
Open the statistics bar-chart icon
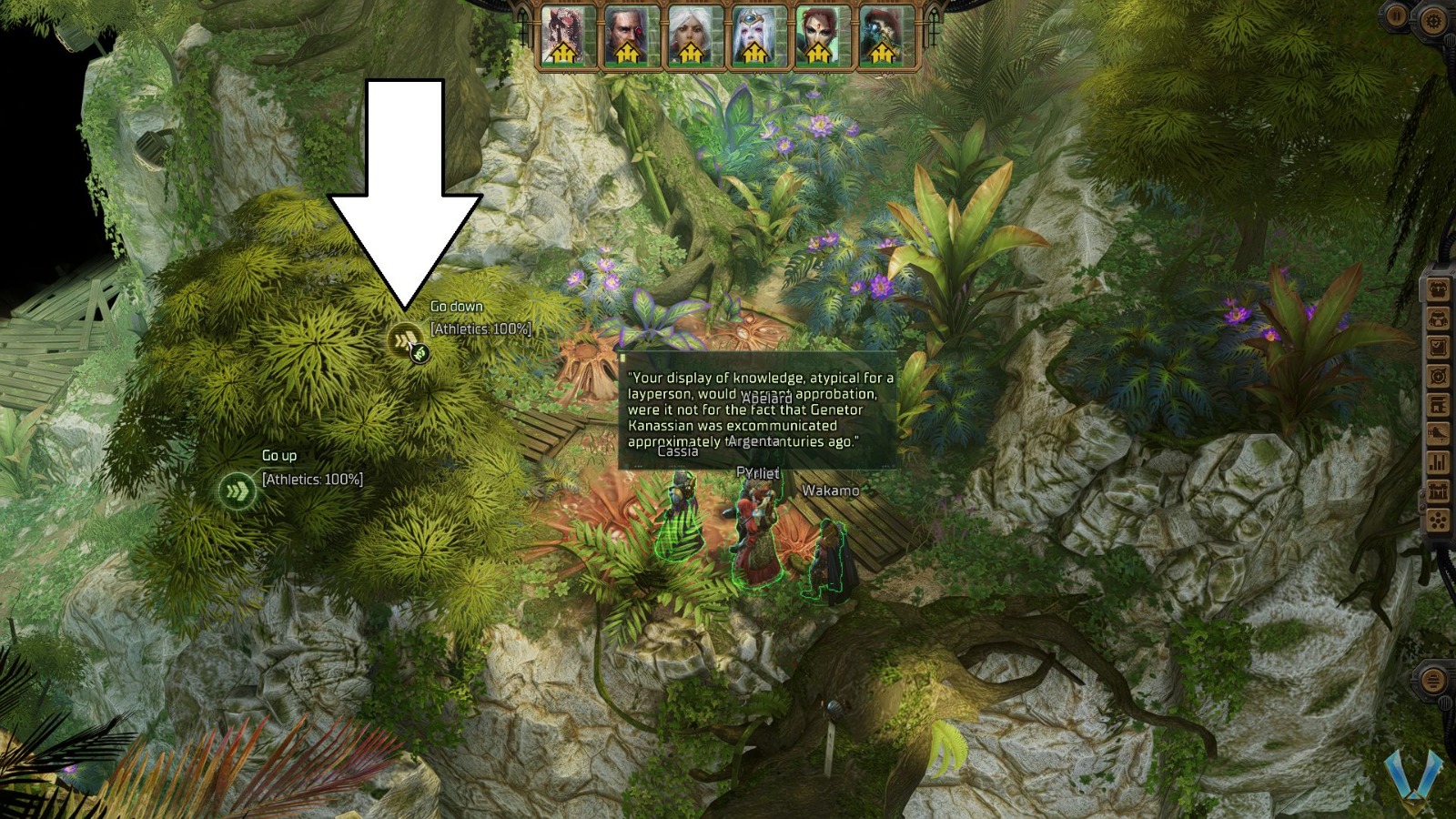pyautogui.click(x=1438, y=461)
